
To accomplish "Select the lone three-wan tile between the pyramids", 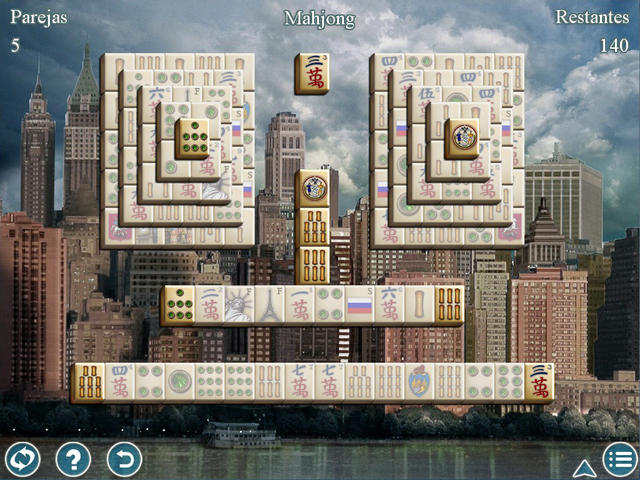I will point(312,74).
